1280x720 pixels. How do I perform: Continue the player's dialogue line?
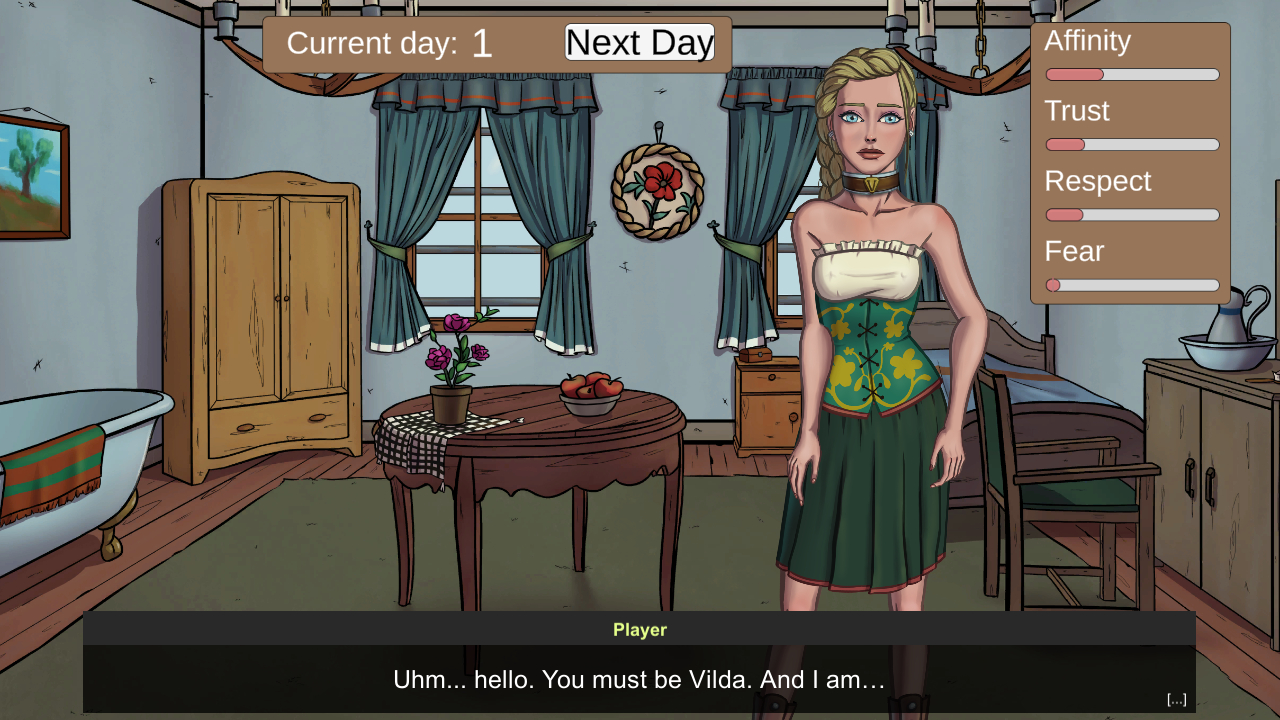pos(639,680)
